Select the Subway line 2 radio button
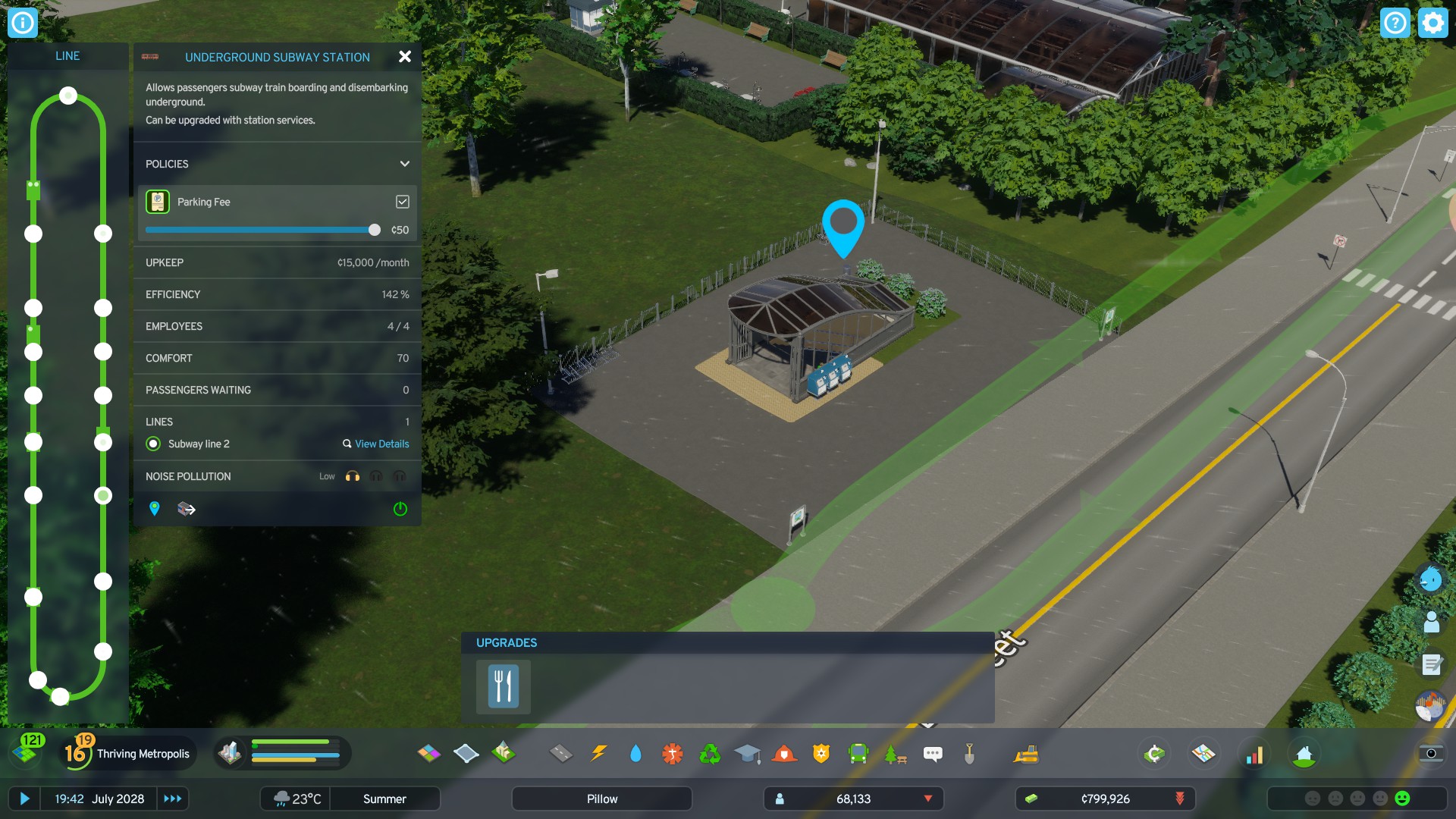 pyautogui.click(x=153, y=444)
